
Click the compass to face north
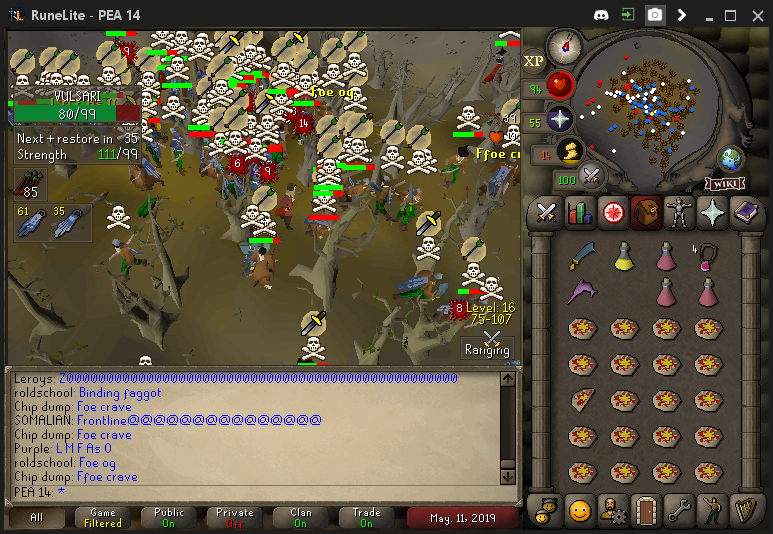[565, 46]
